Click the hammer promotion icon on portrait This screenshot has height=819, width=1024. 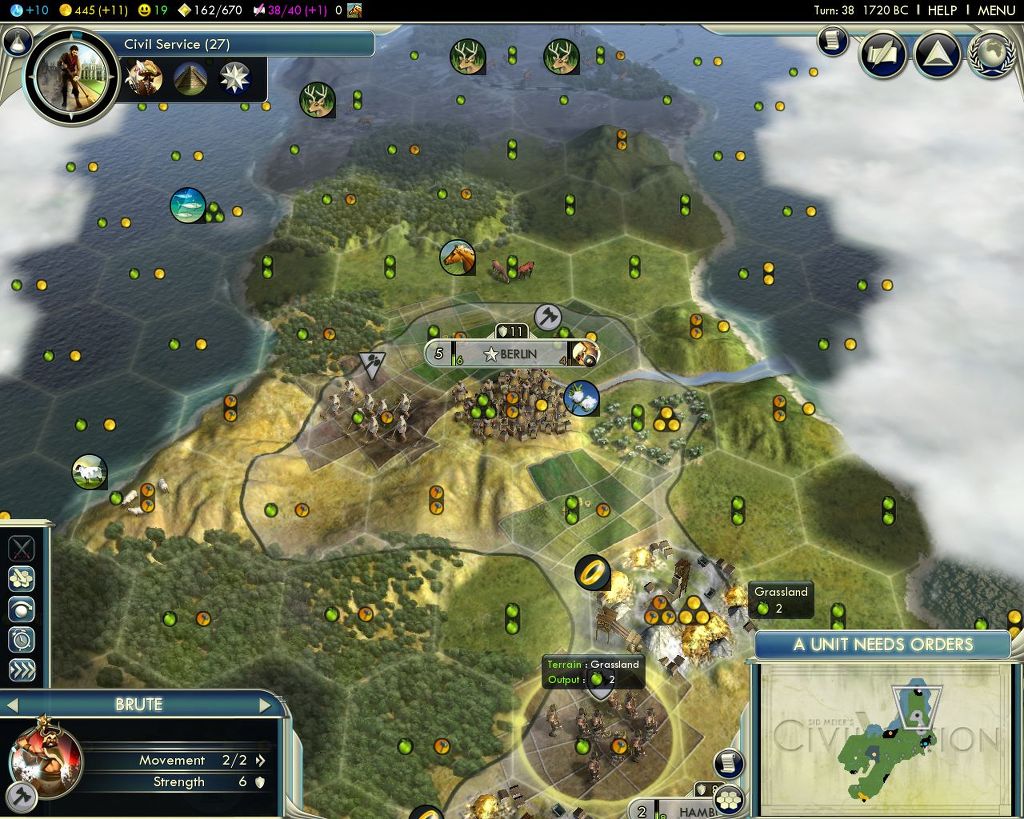pyautogui.click(x=22, y=796)
